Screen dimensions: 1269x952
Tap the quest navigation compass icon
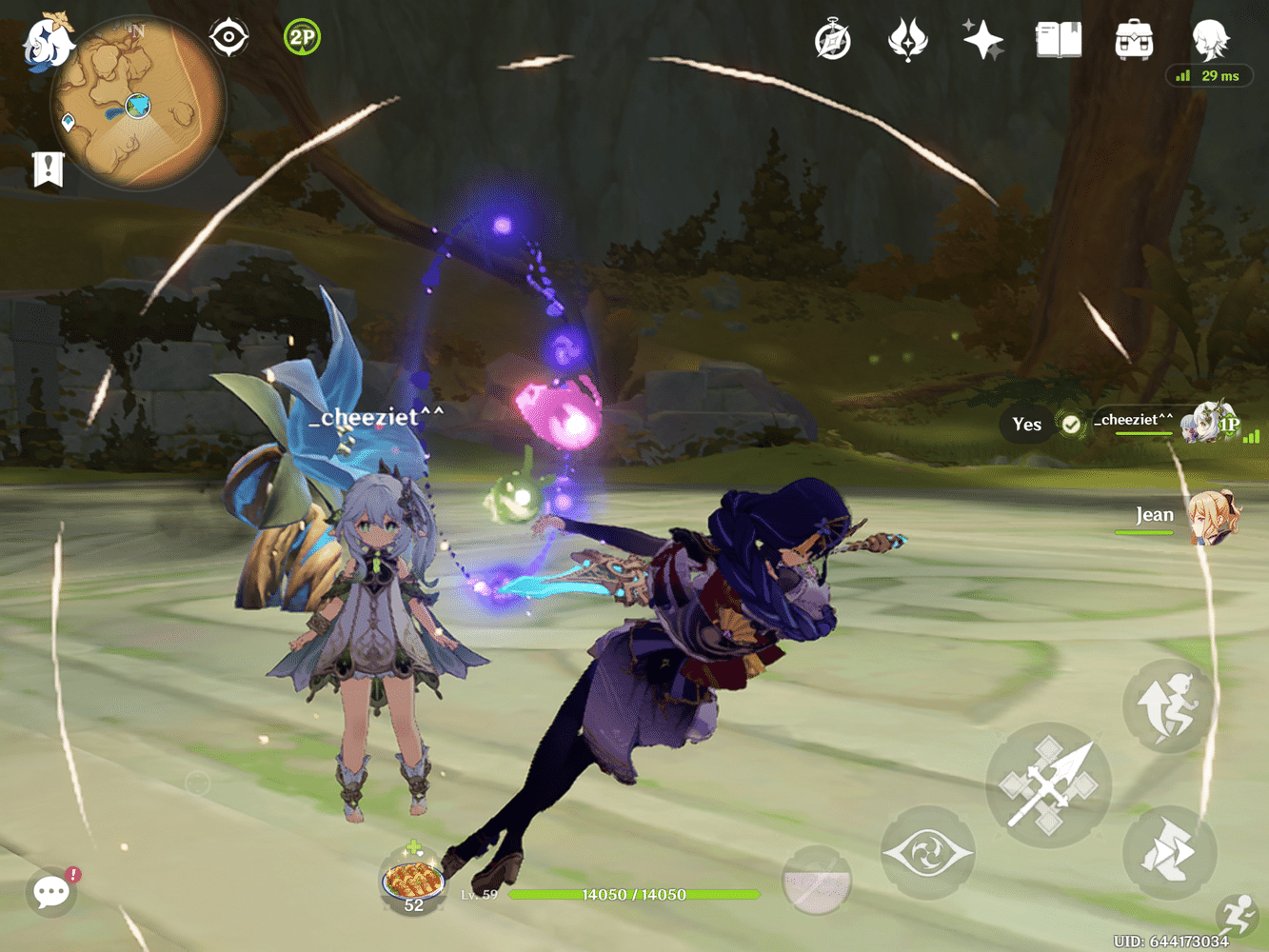tap(833, 38)
